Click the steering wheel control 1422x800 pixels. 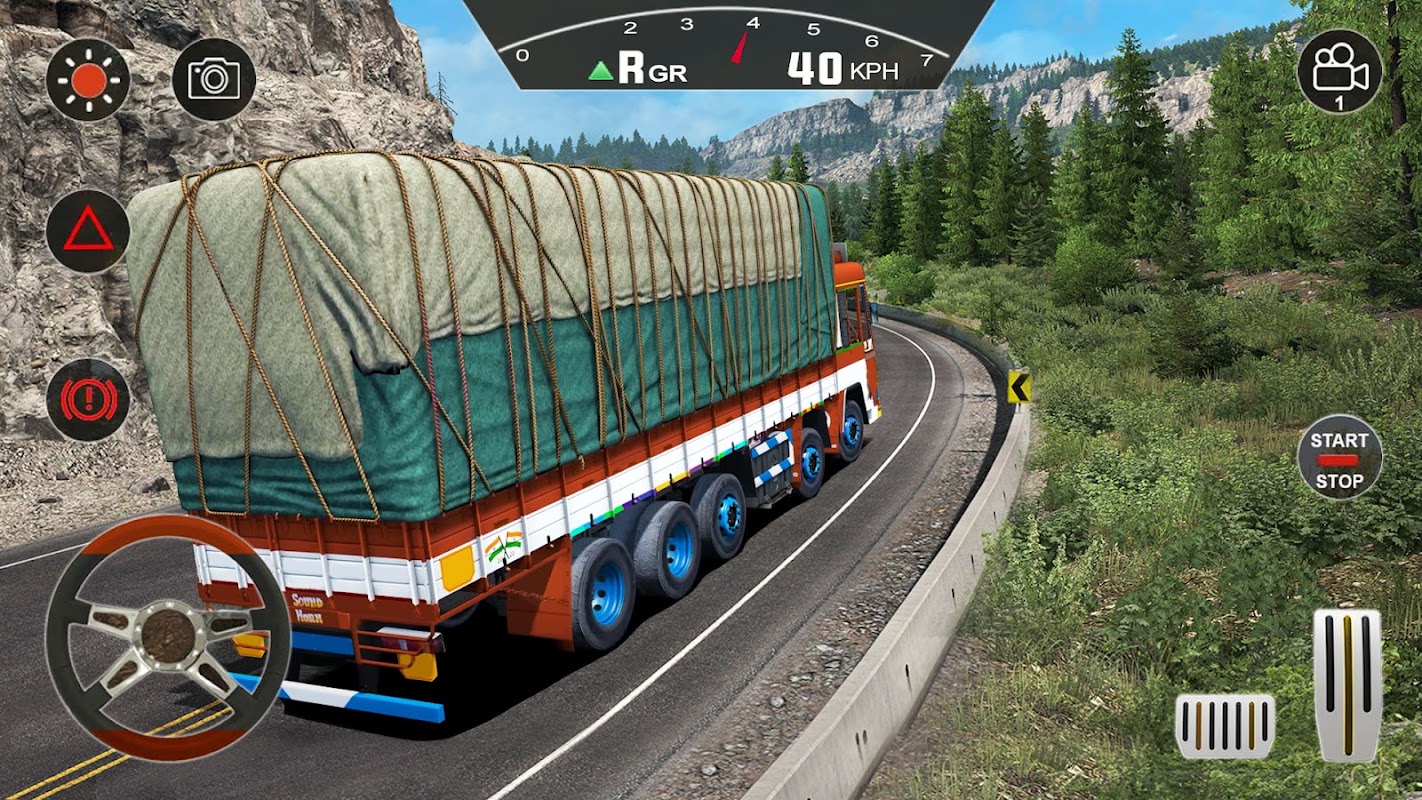pos(167,637)
